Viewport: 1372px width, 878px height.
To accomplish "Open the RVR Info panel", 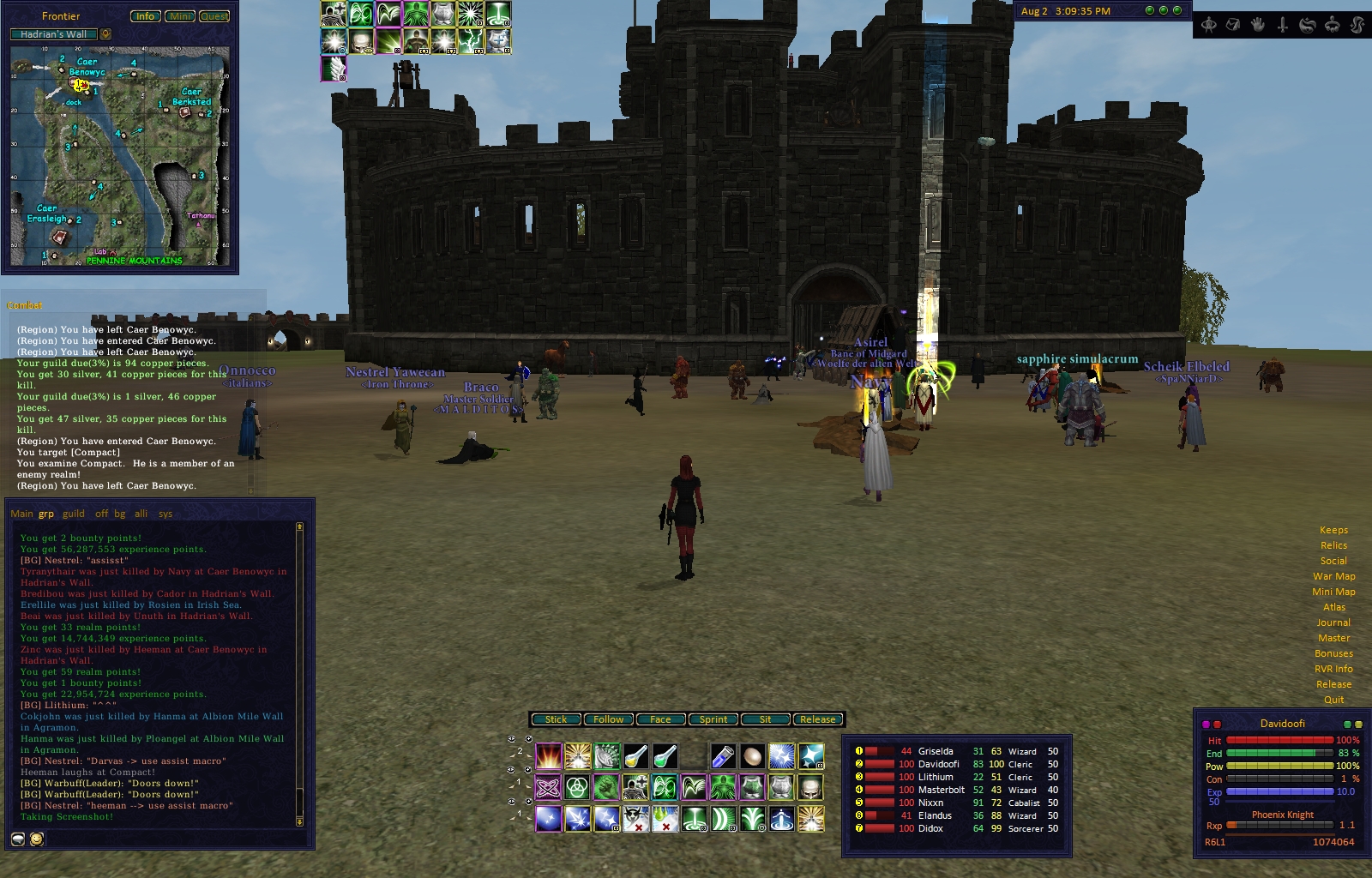I will (1333, 669).
